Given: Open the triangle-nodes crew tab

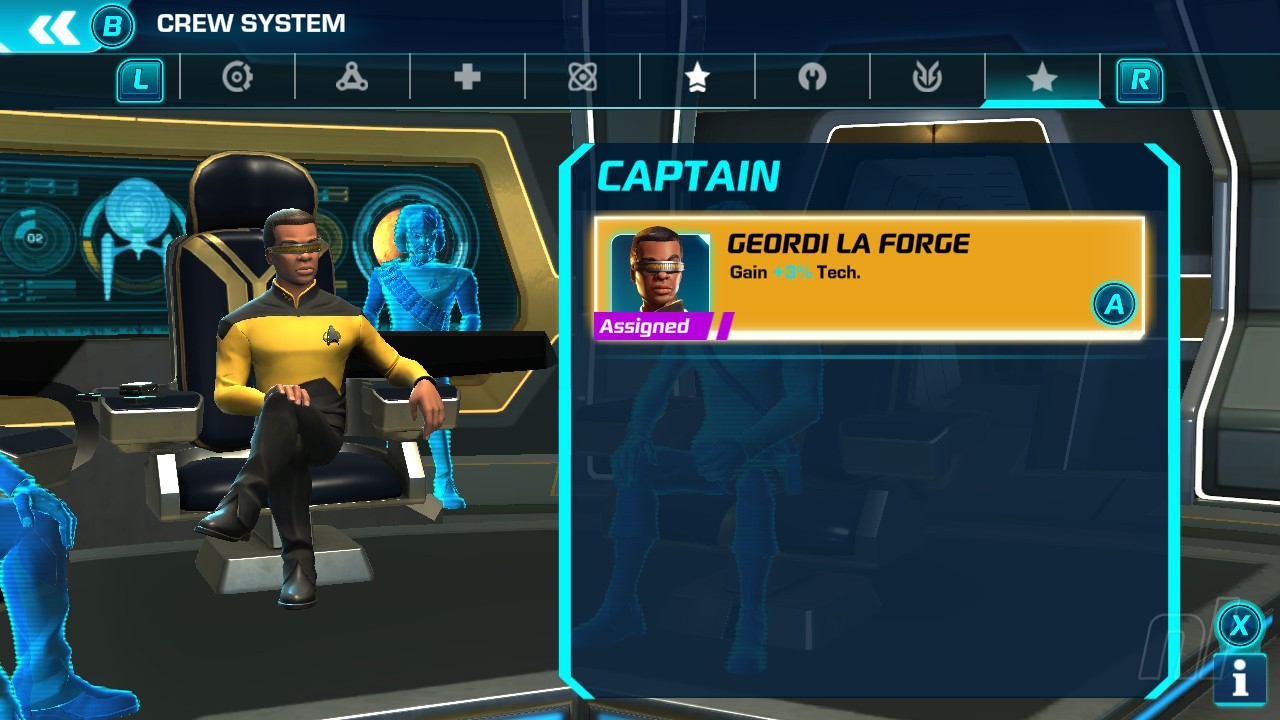Looking at the screenshot, I should click(352, 78).
